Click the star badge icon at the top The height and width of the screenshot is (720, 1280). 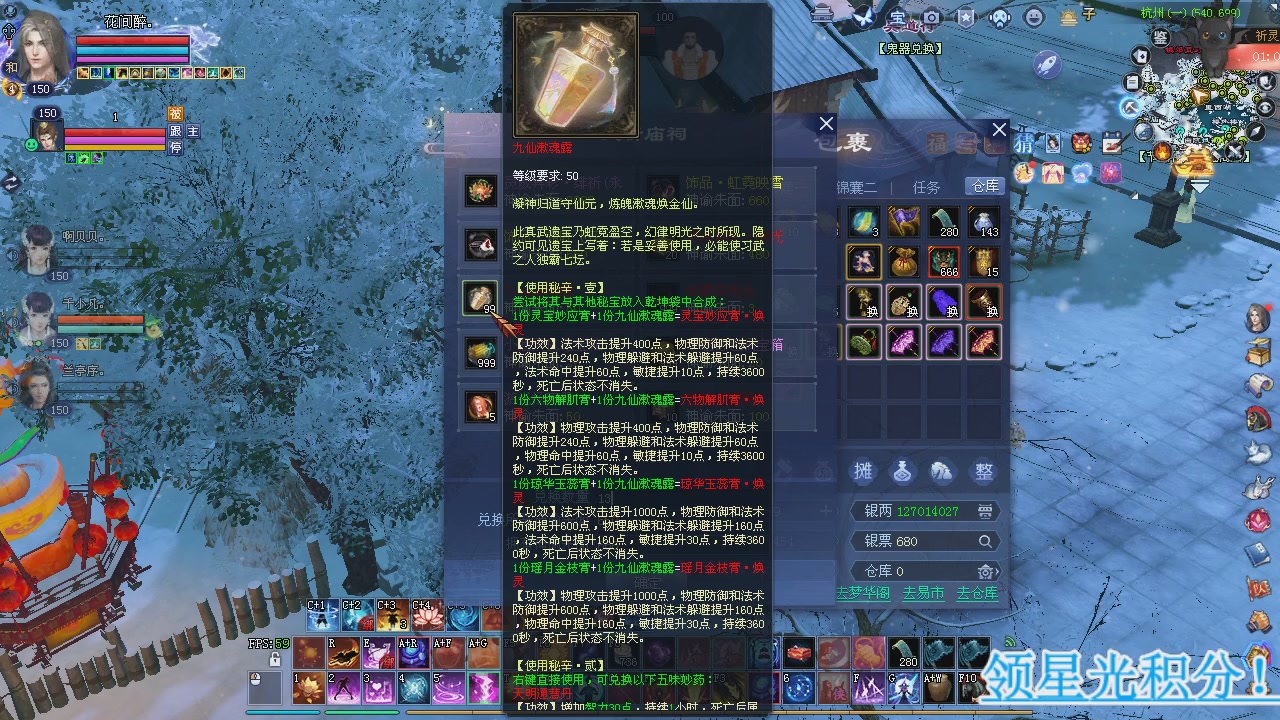click(965, 16)
